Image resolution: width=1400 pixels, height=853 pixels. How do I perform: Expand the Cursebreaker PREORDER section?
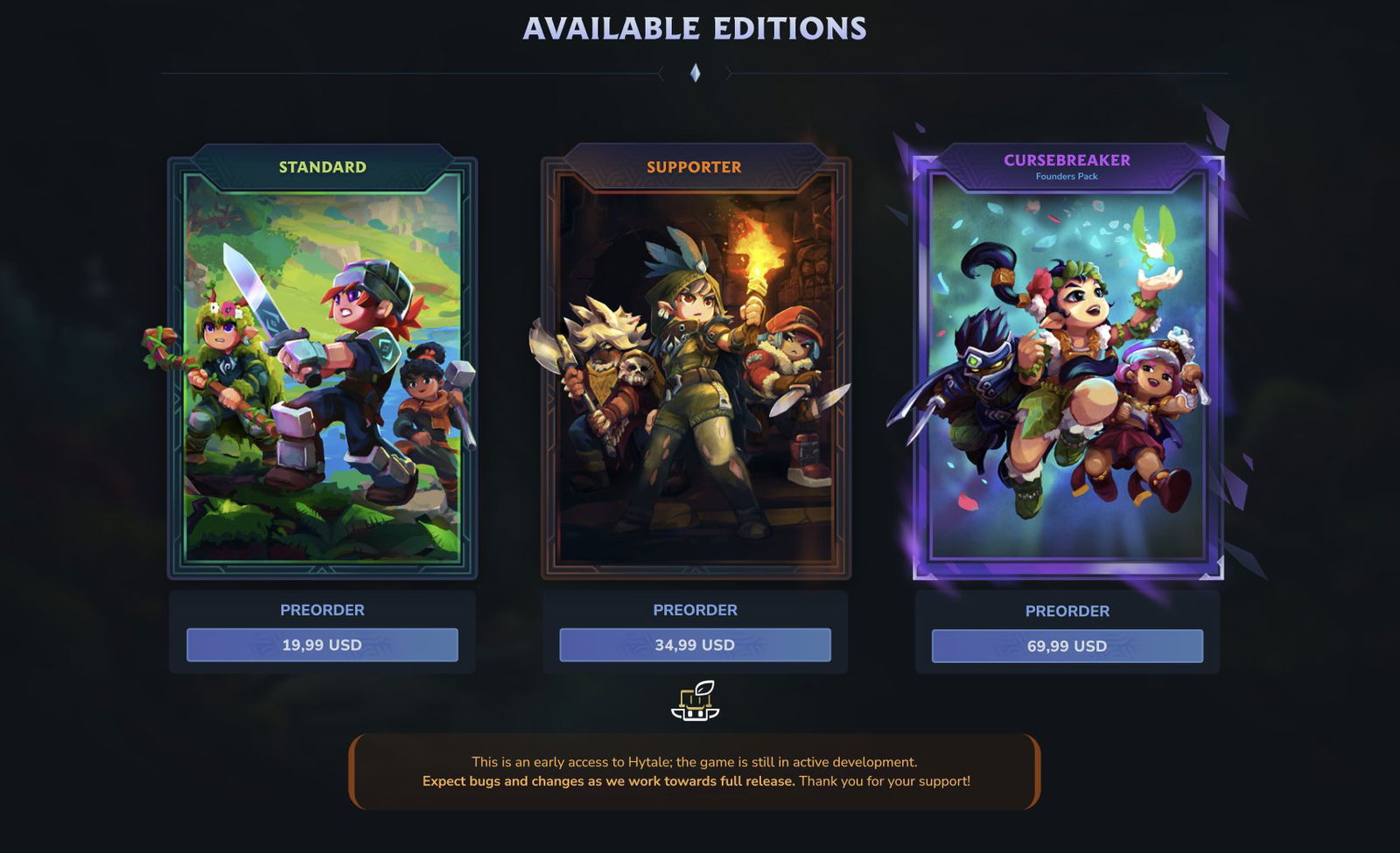(x=1067, y=610)
